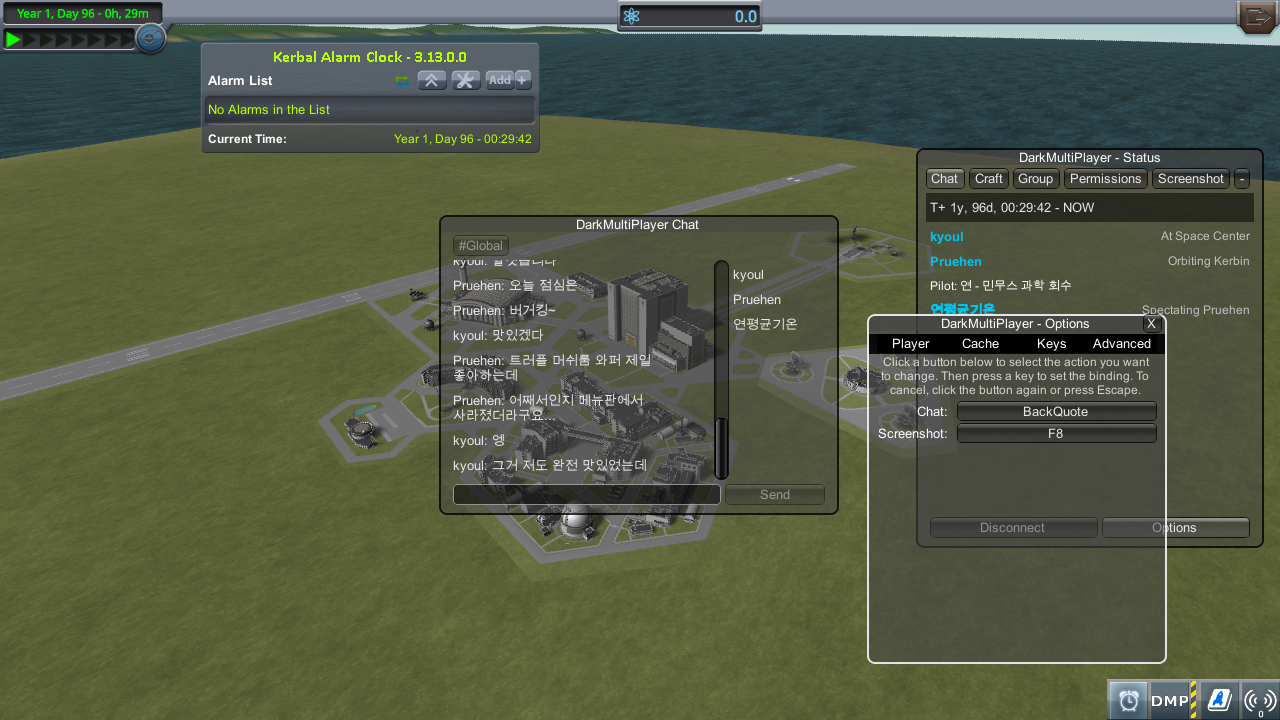
Task: Toggle the alarm clock toolbar icon
Action: (1128, 701)
